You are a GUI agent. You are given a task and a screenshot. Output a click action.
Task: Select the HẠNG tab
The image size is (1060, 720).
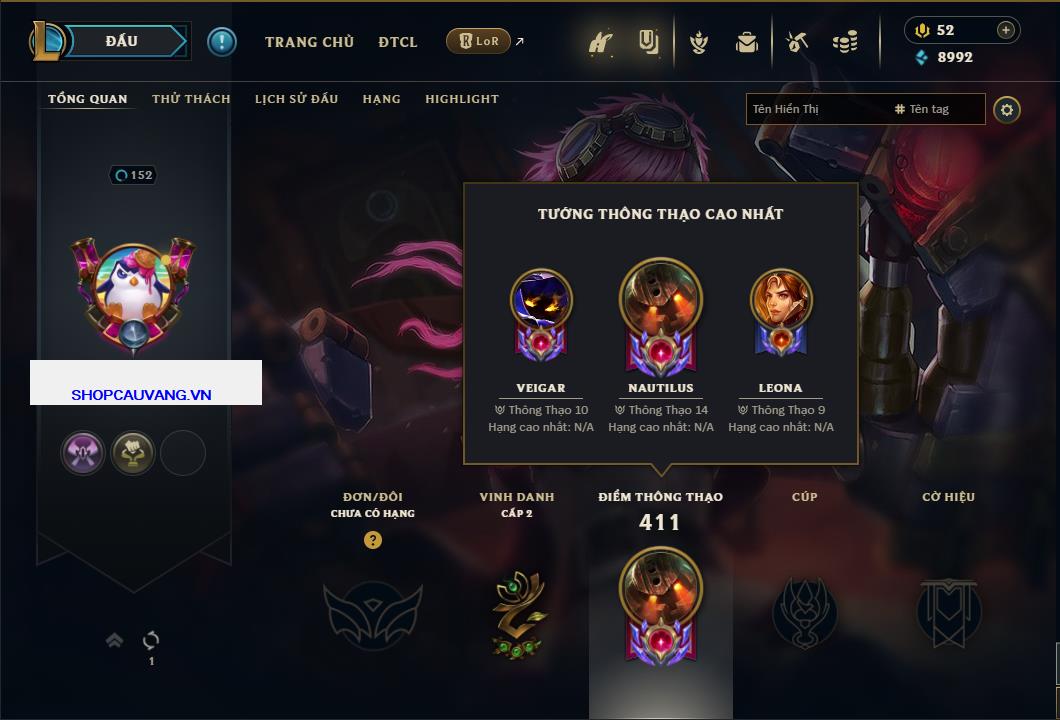pos(381,99)
